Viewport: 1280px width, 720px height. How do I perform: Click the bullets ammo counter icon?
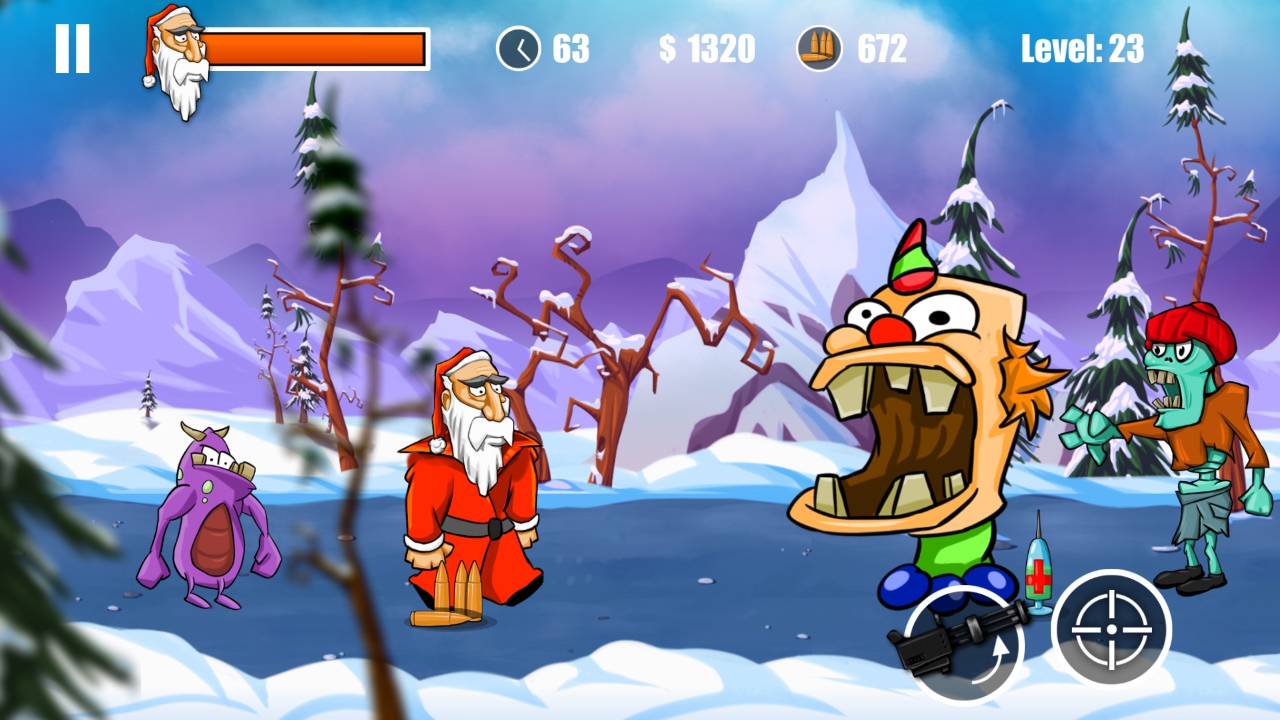818,46
